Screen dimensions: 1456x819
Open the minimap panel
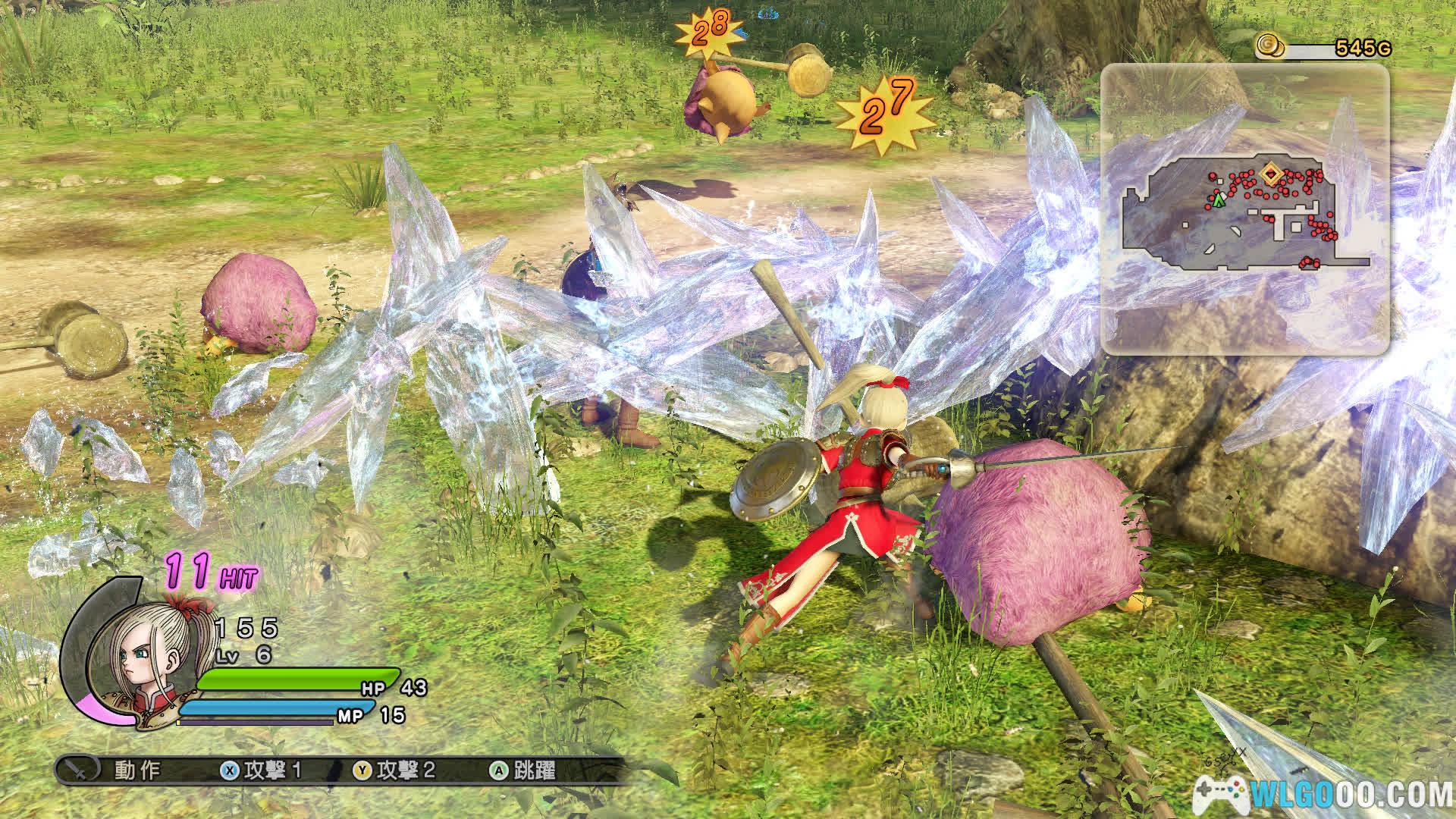tap(1244, 209)
